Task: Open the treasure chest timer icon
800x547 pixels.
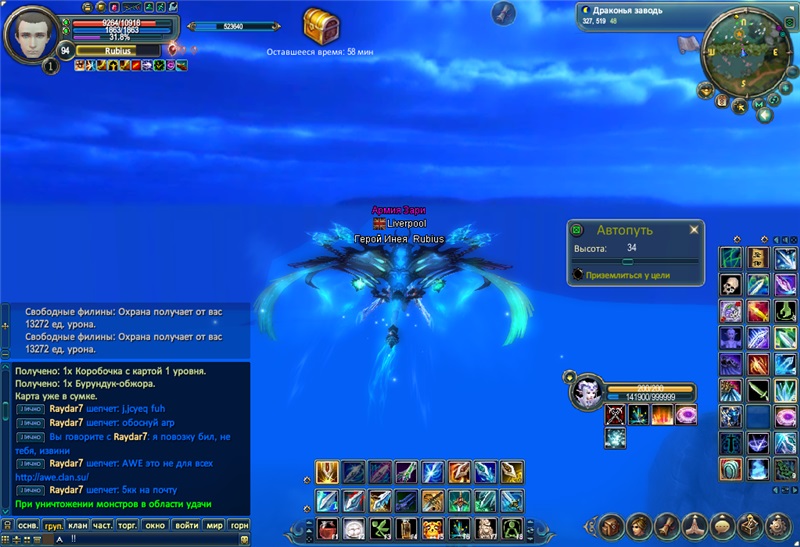Action: (x=321, y=24)
